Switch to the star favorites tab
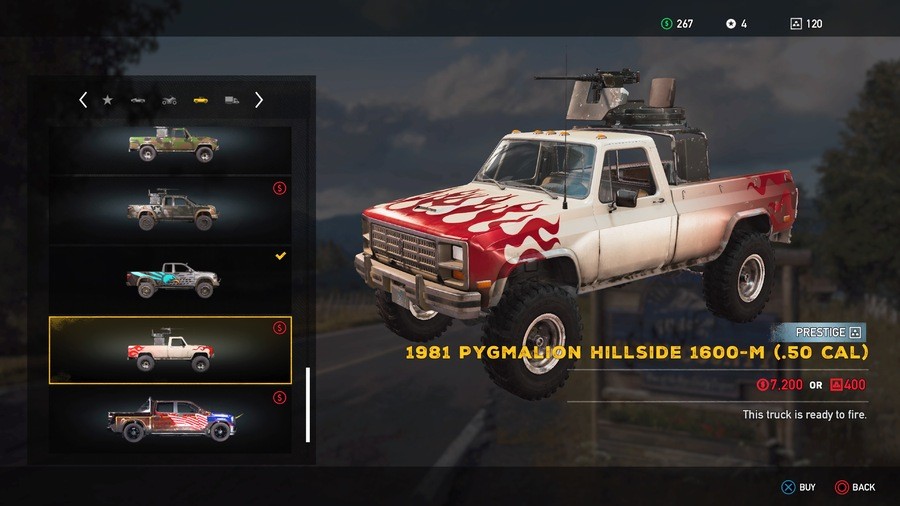 pyautogui.click(x=108, y=100)
